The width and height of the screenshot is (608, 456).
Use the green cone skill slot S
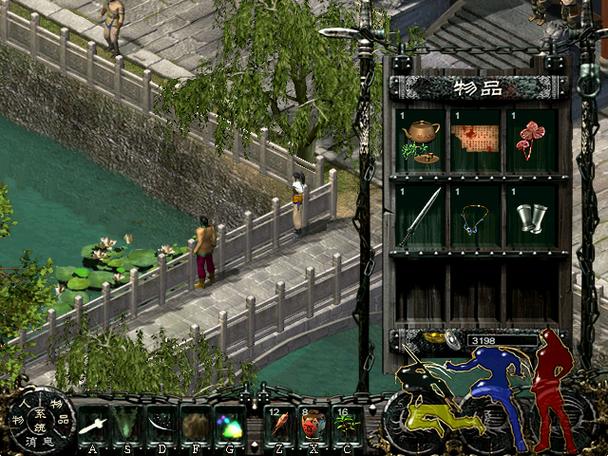127,425
